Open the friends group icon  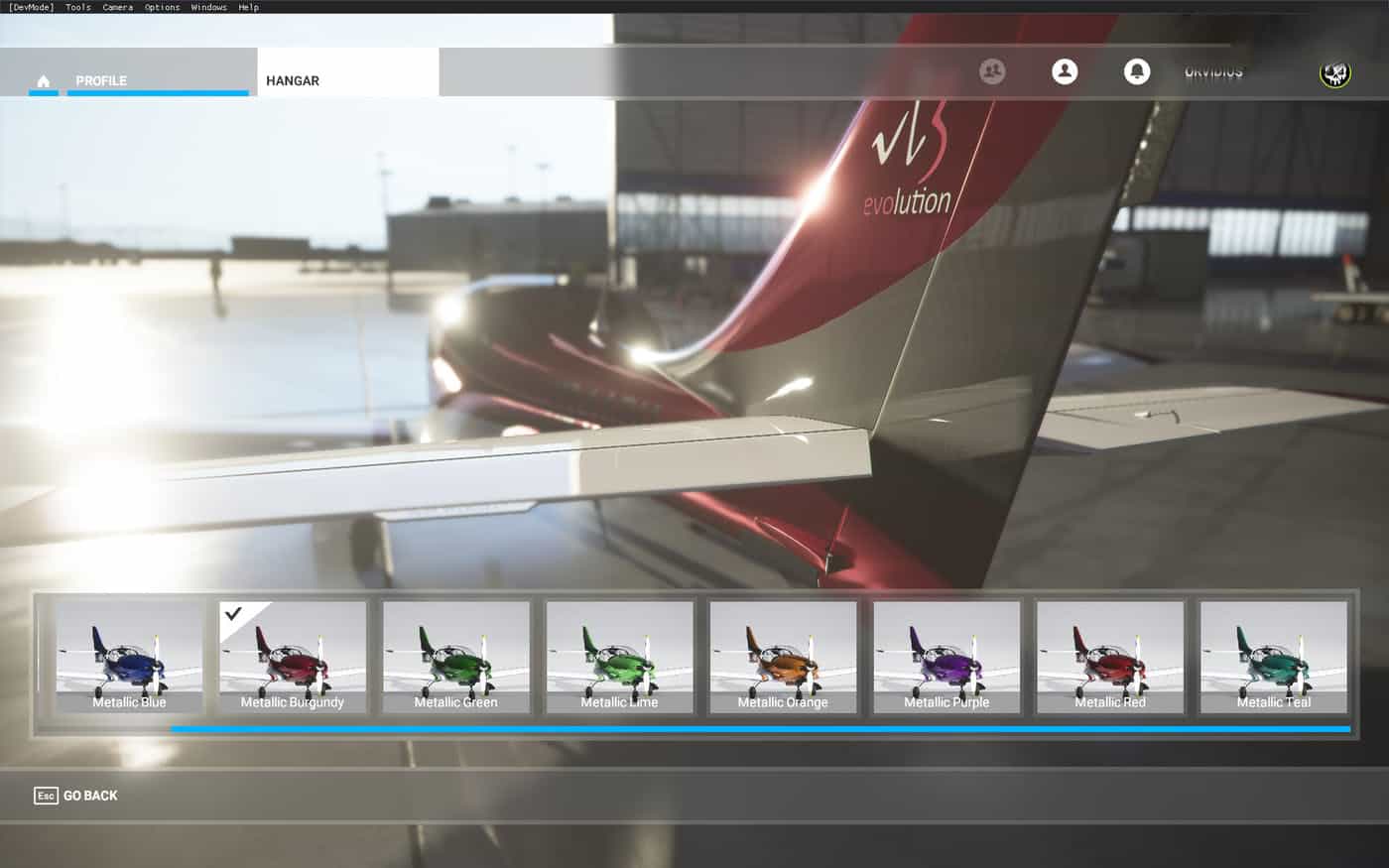[992, 71]
